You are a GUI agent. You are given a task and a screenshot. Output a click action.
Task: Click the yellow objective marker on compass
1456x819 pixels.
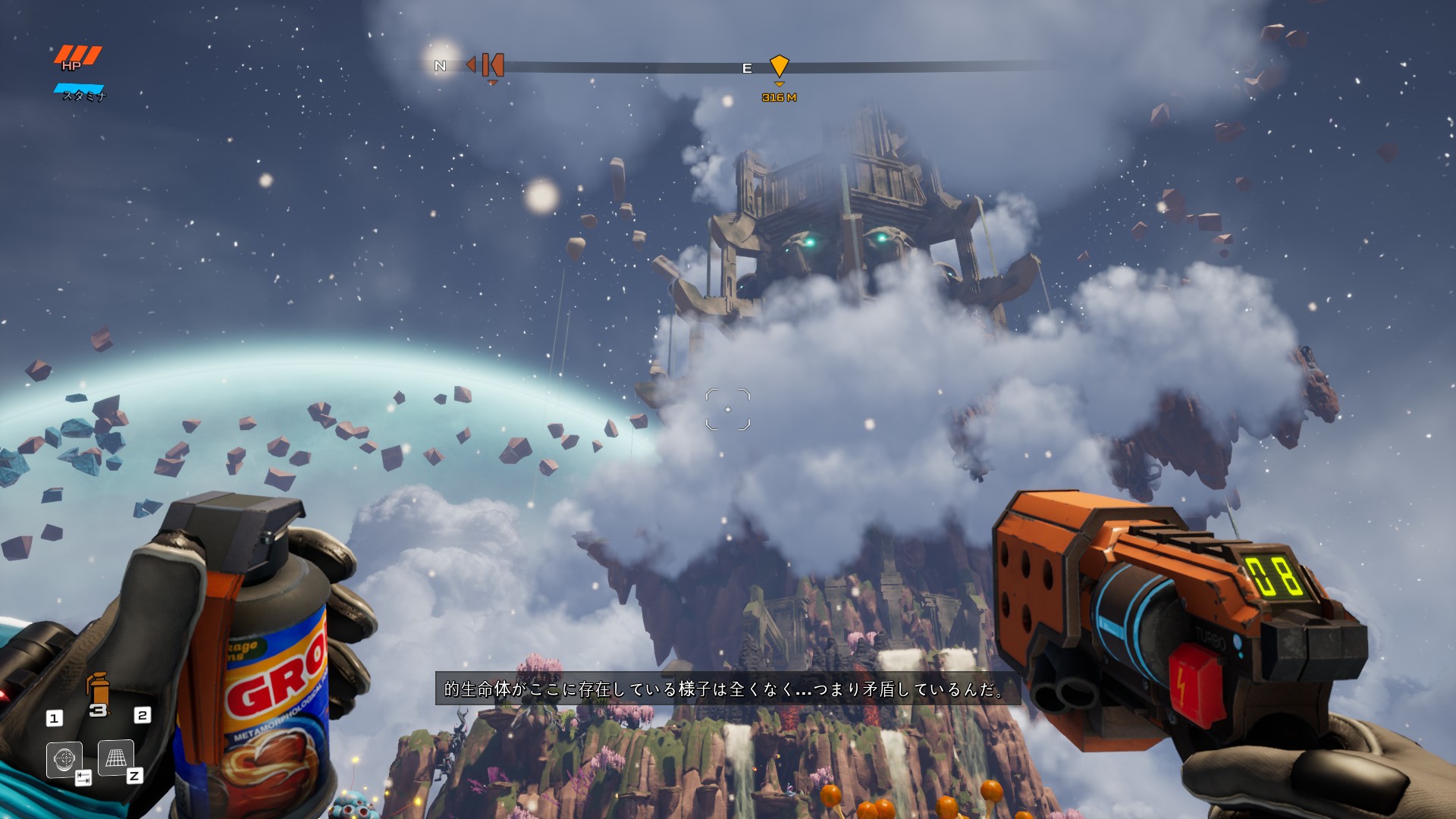pos(779,66)
